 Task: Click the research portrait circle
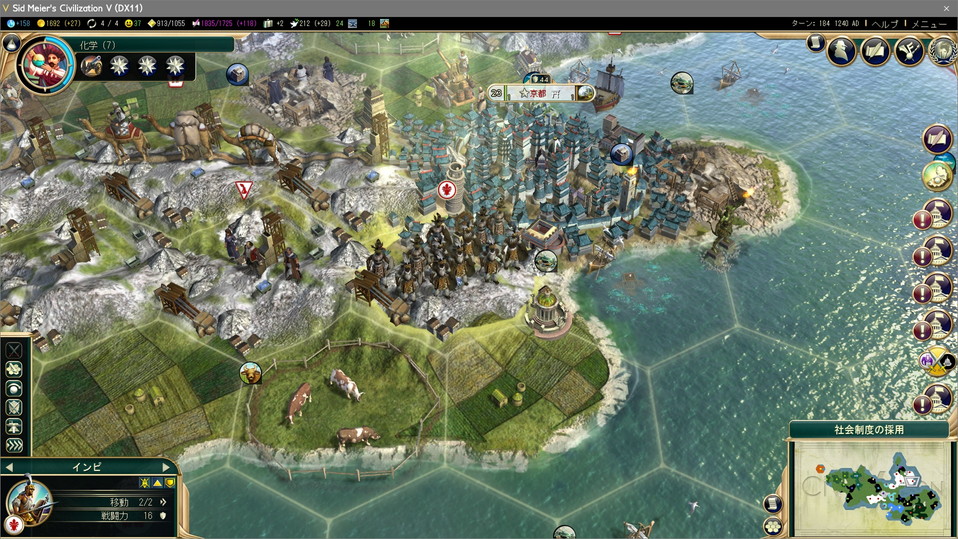(x=43, y=65)
